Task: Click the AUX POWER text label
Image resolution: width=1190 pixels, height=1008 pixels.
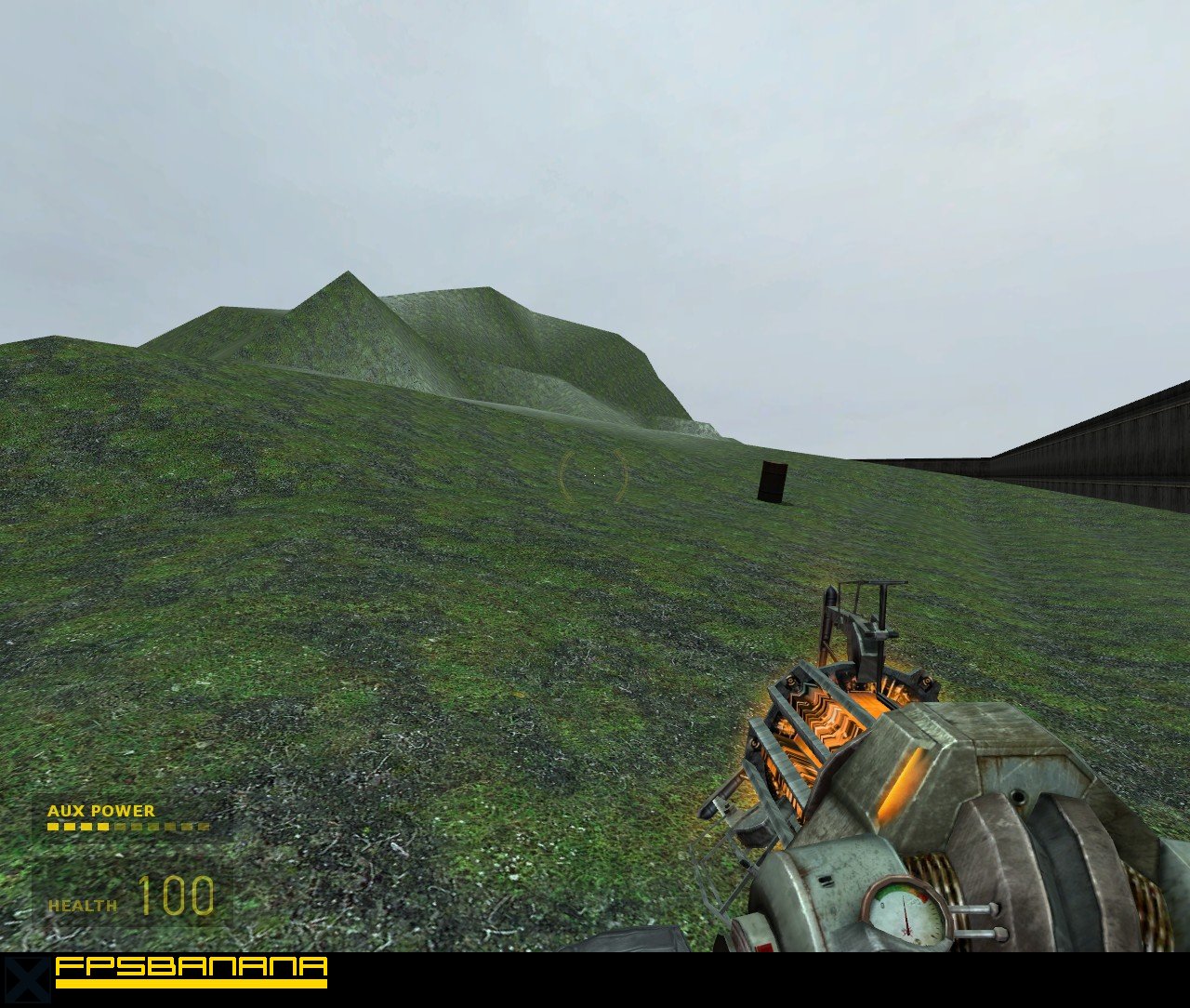Action: pos(100,811)
